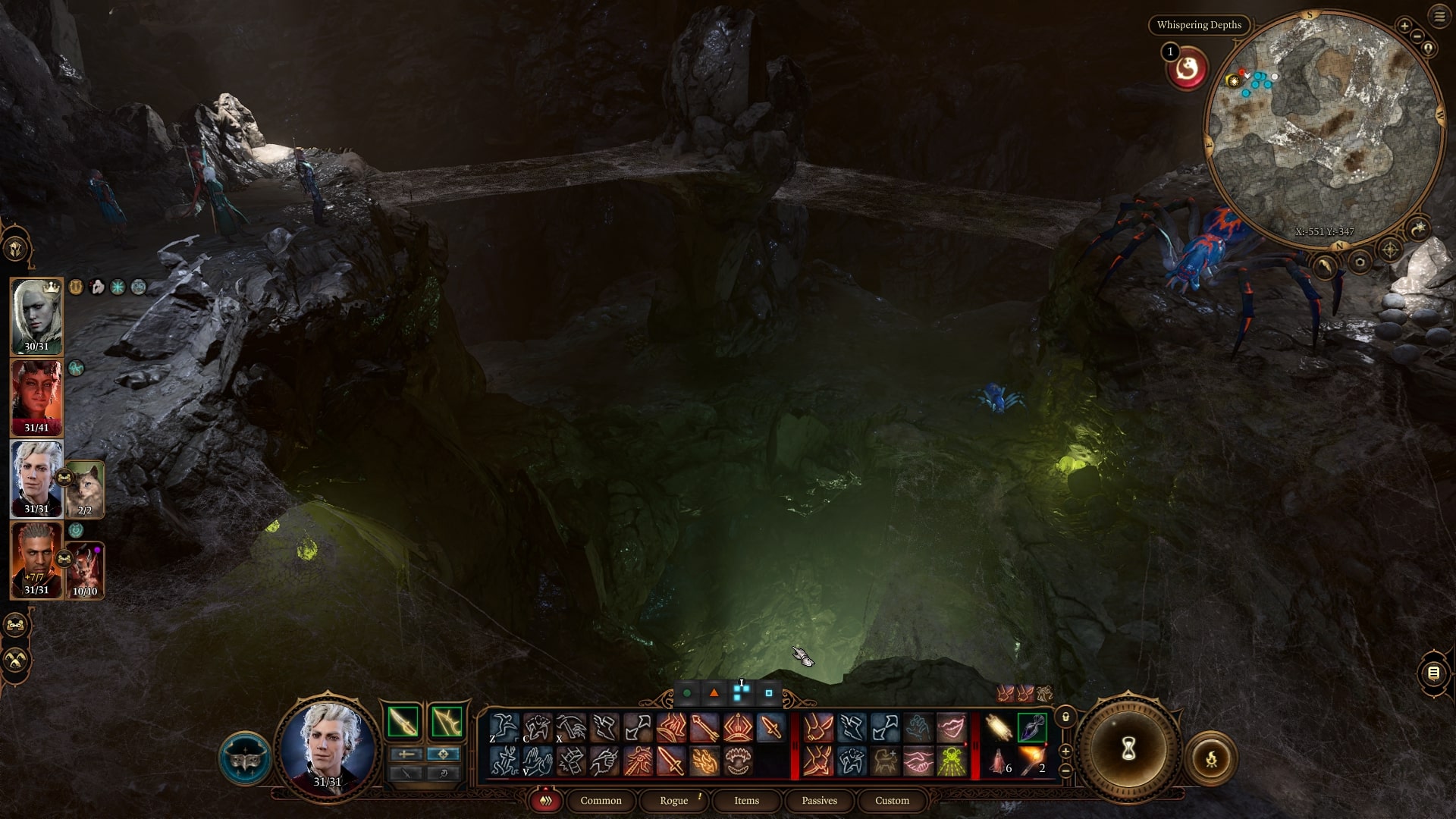Click the minimap to view the area

1323,129
